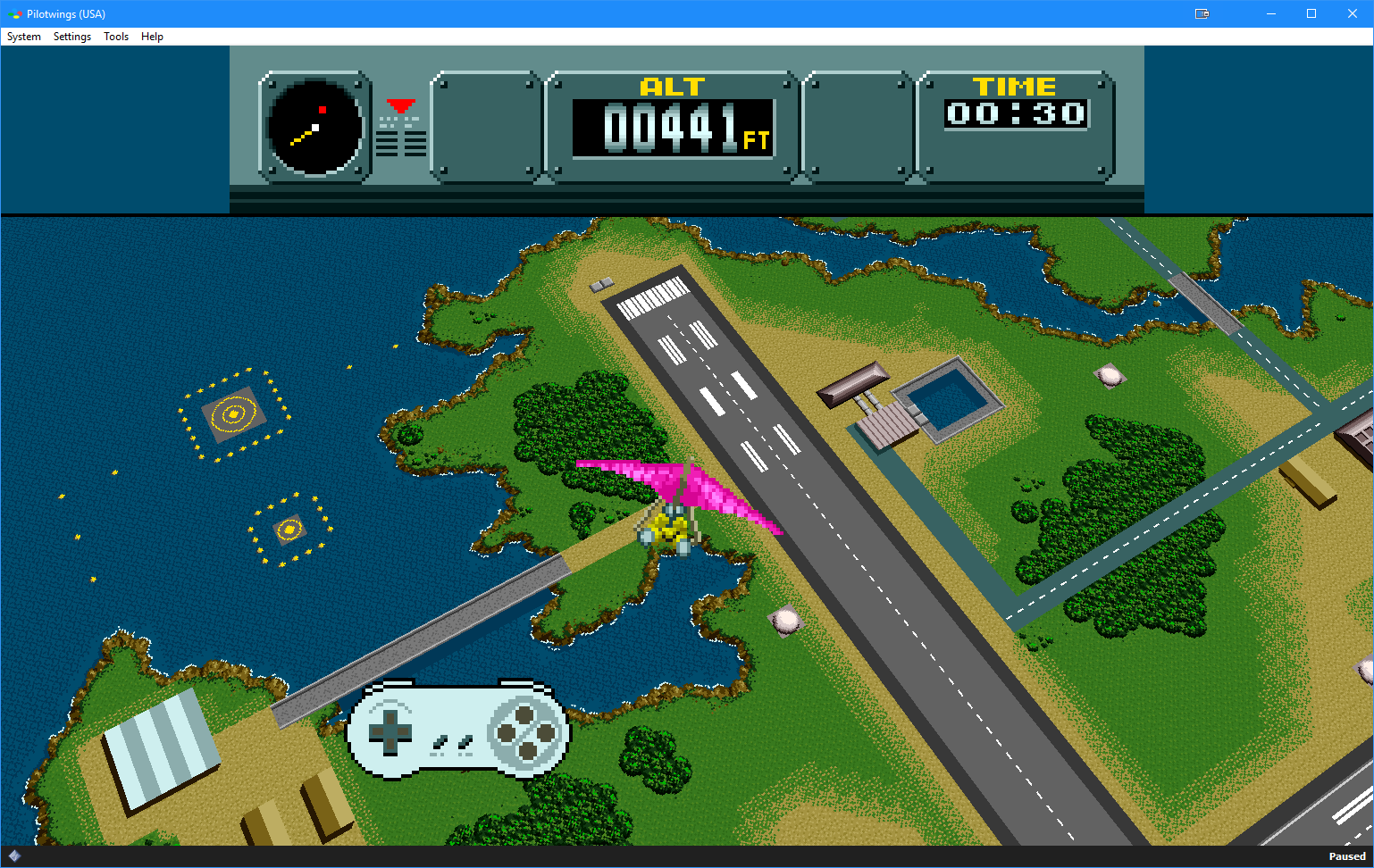
Task: Open the Tools menu
Action: [116, 37]
